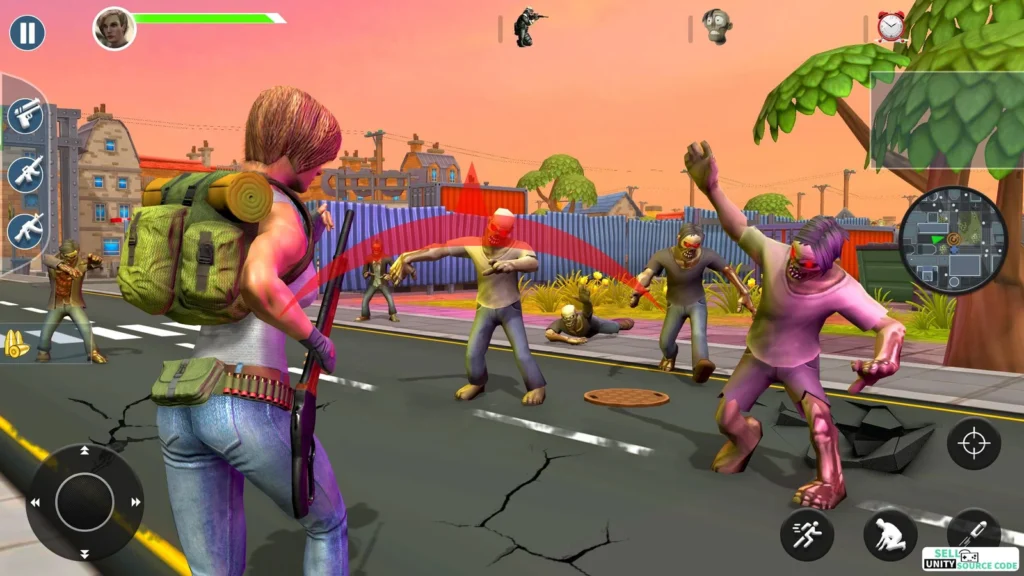
Task: Select the pistol weapon icon
Action: (x=25, y=115)
